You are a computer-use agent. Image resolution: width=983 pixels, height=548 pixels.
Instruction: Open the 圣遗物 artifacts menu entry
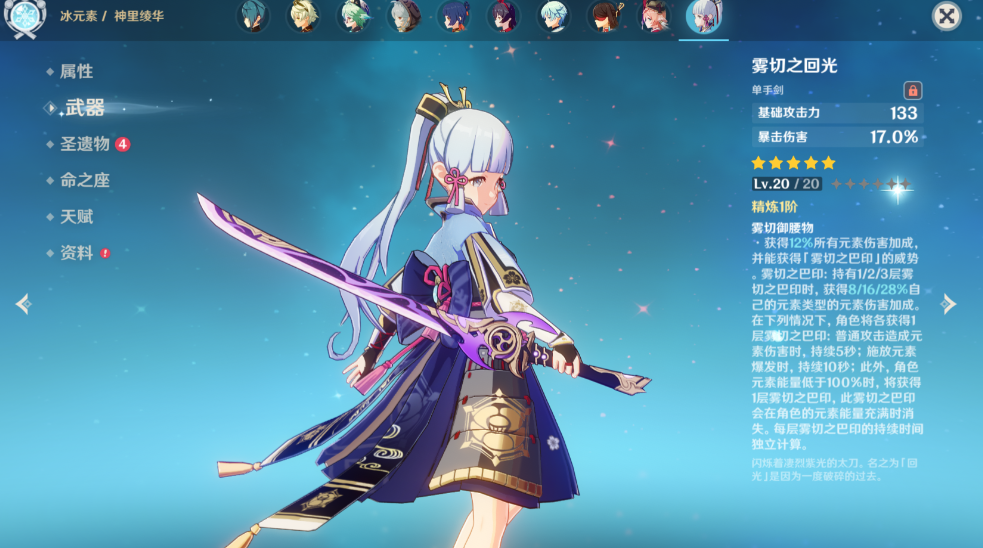point(84,144)
